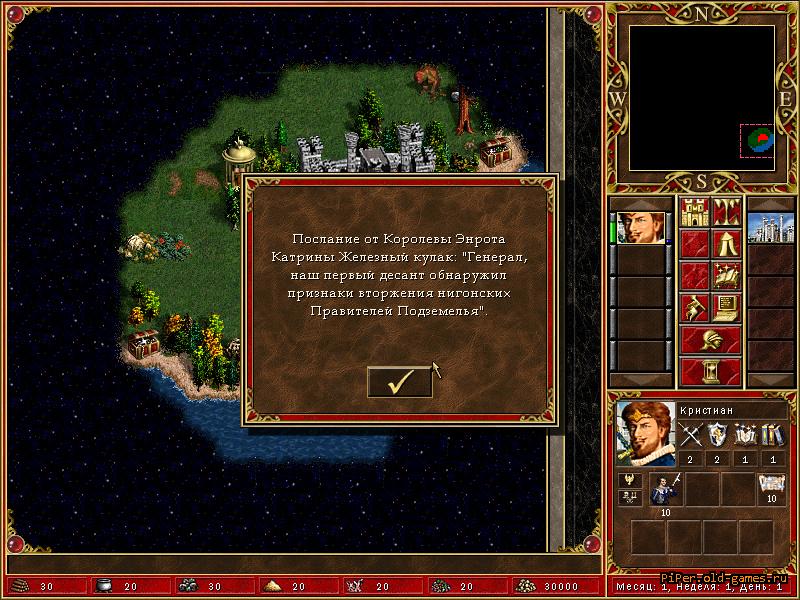
Task: Click the mana points icon showing 10
Action: [771, 485]
